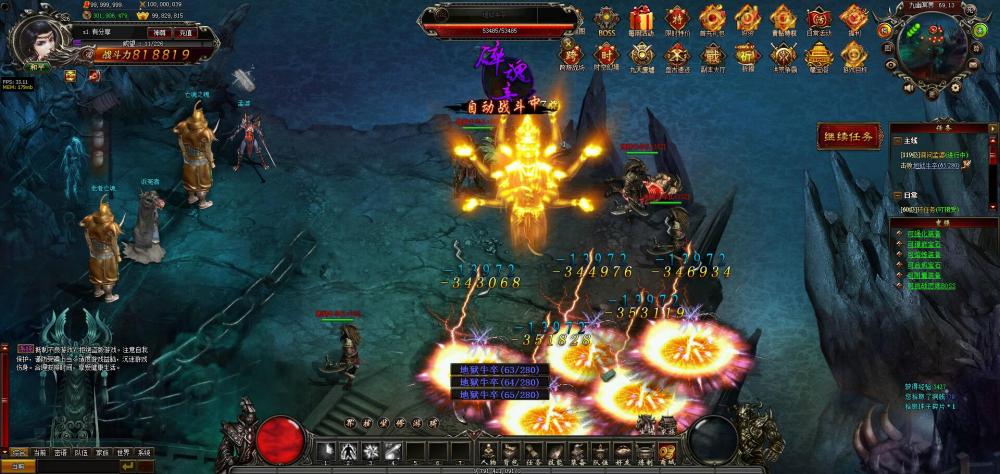The width and height of the screenshot is (1000, 474).
Task: Open the gift box event icon
Action: [x=641, y=20]
